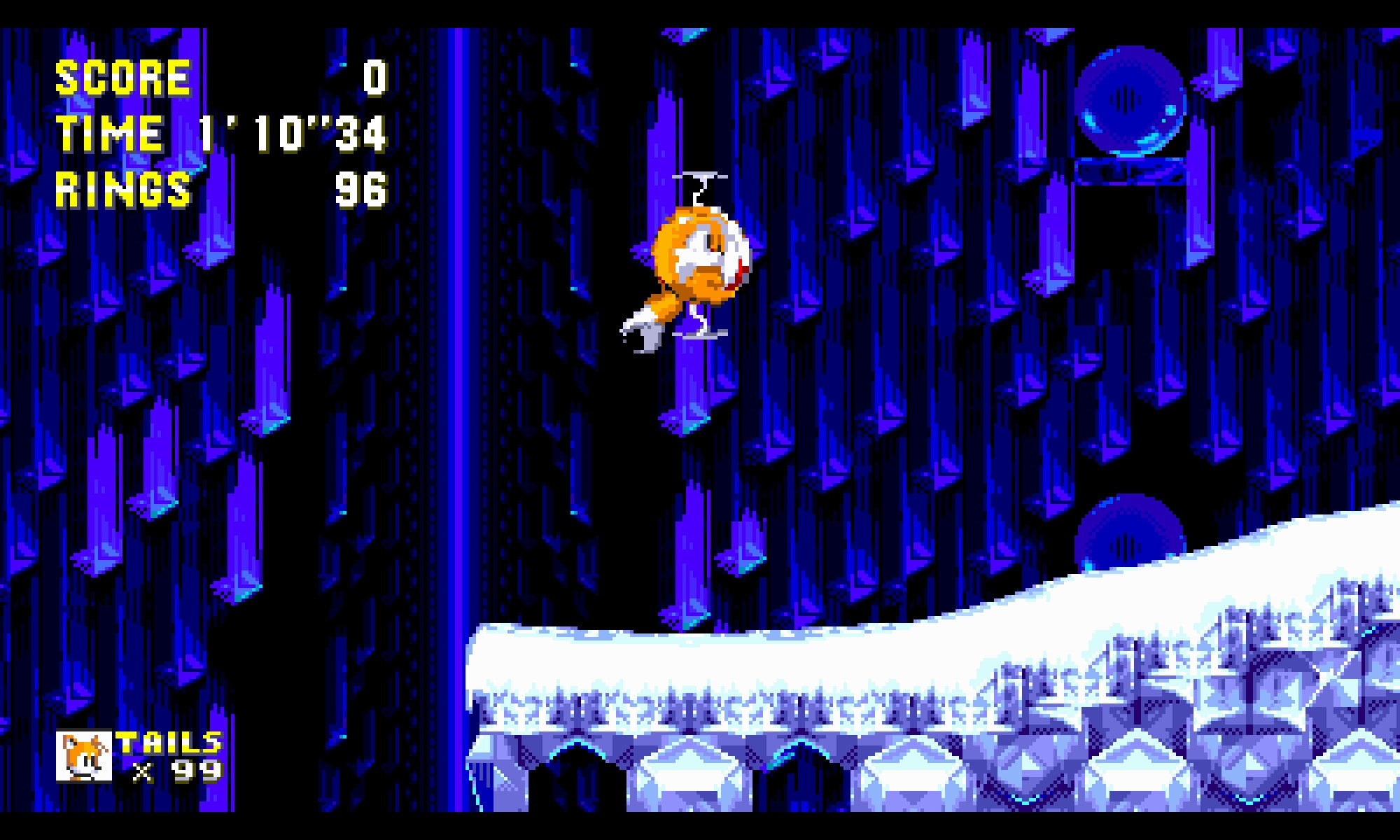Click the frosty ledge edge left of the platform

(490, 665)
